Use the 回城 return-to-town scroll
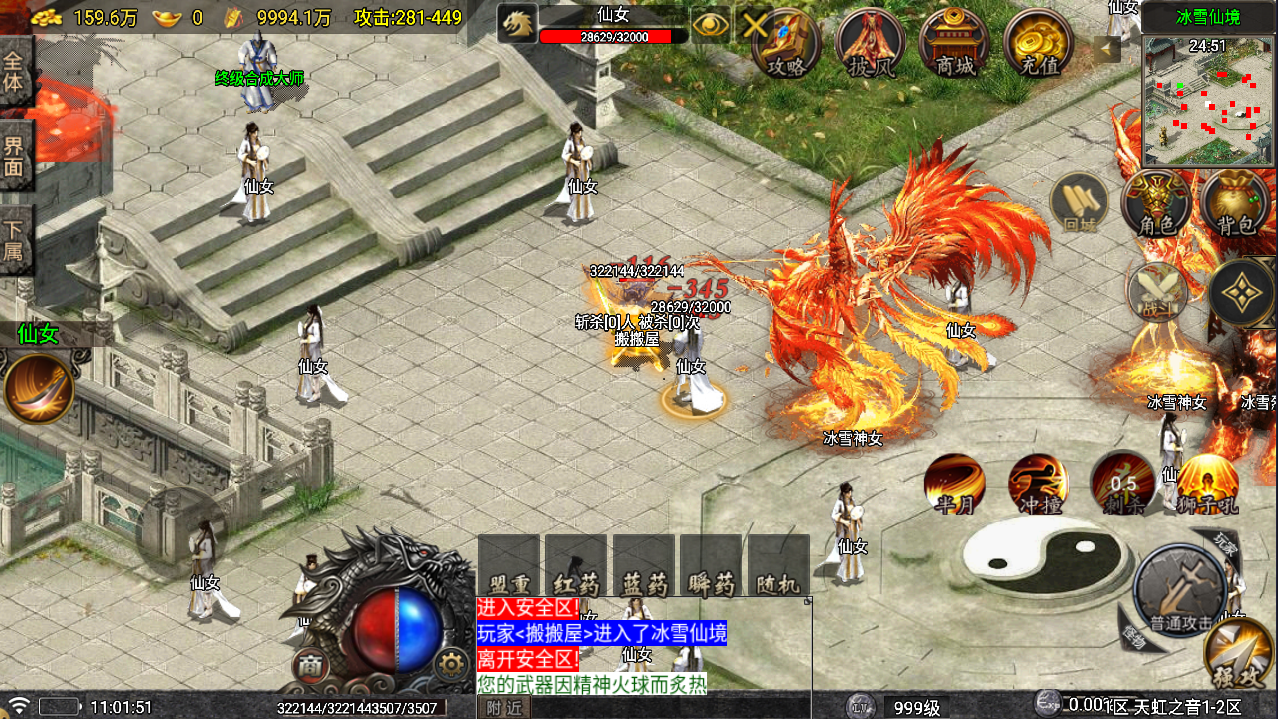 pos(1080,202)
